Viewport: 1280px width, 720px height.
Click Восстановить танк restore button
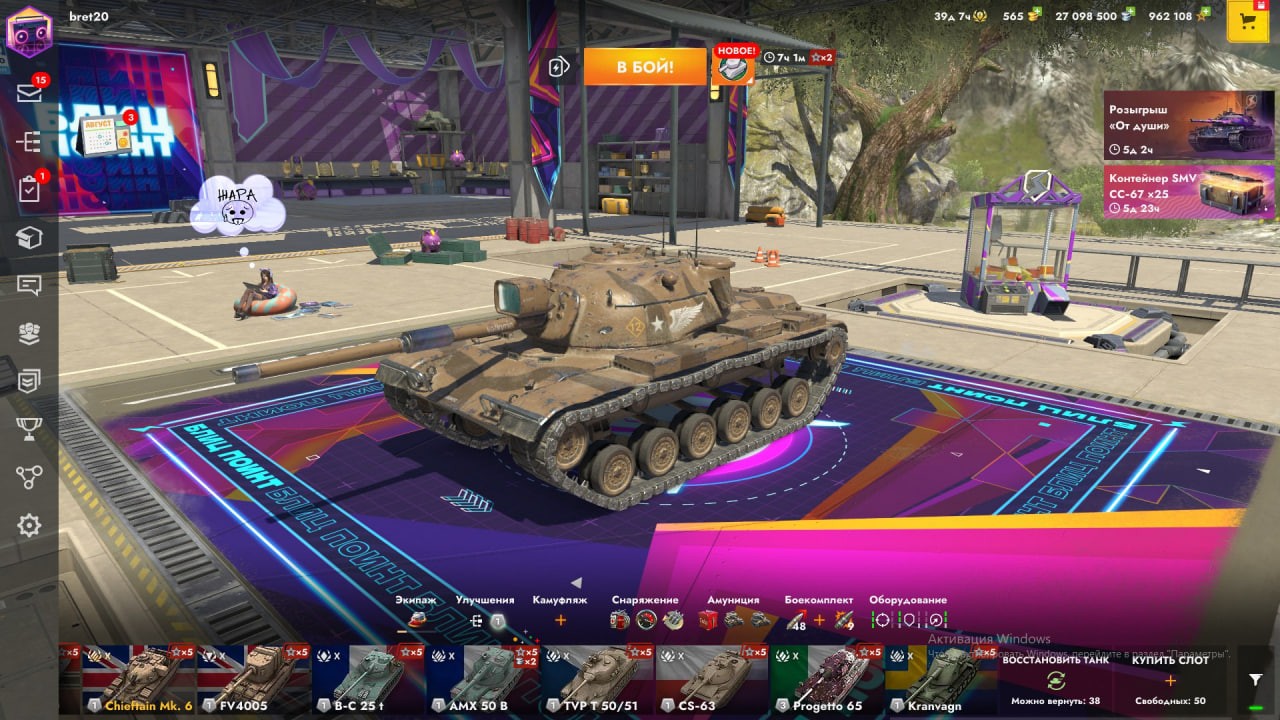tap(1054, 680)
